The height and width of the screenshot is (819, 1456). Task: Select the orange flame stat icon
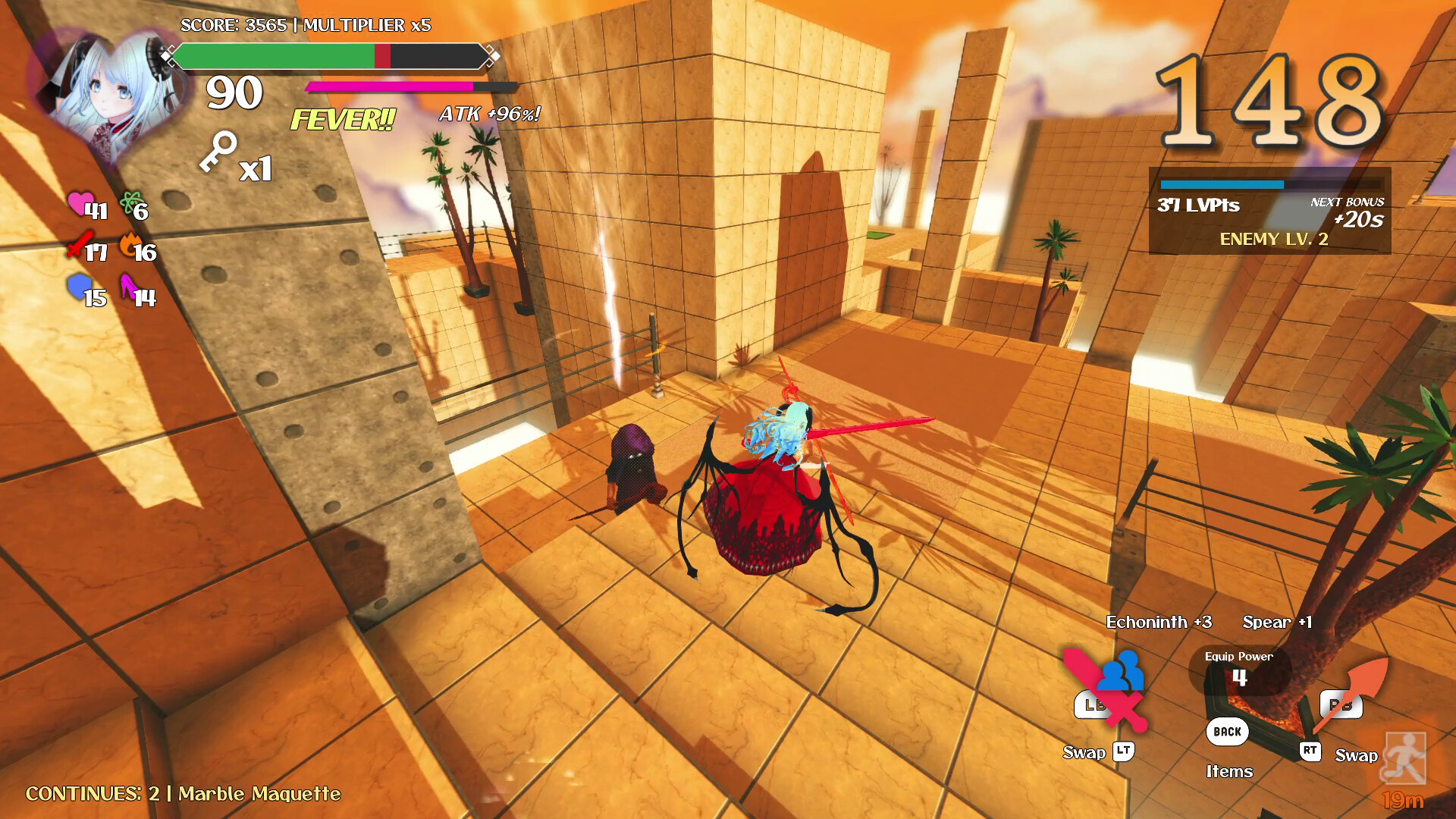click(x=130, y=246)
